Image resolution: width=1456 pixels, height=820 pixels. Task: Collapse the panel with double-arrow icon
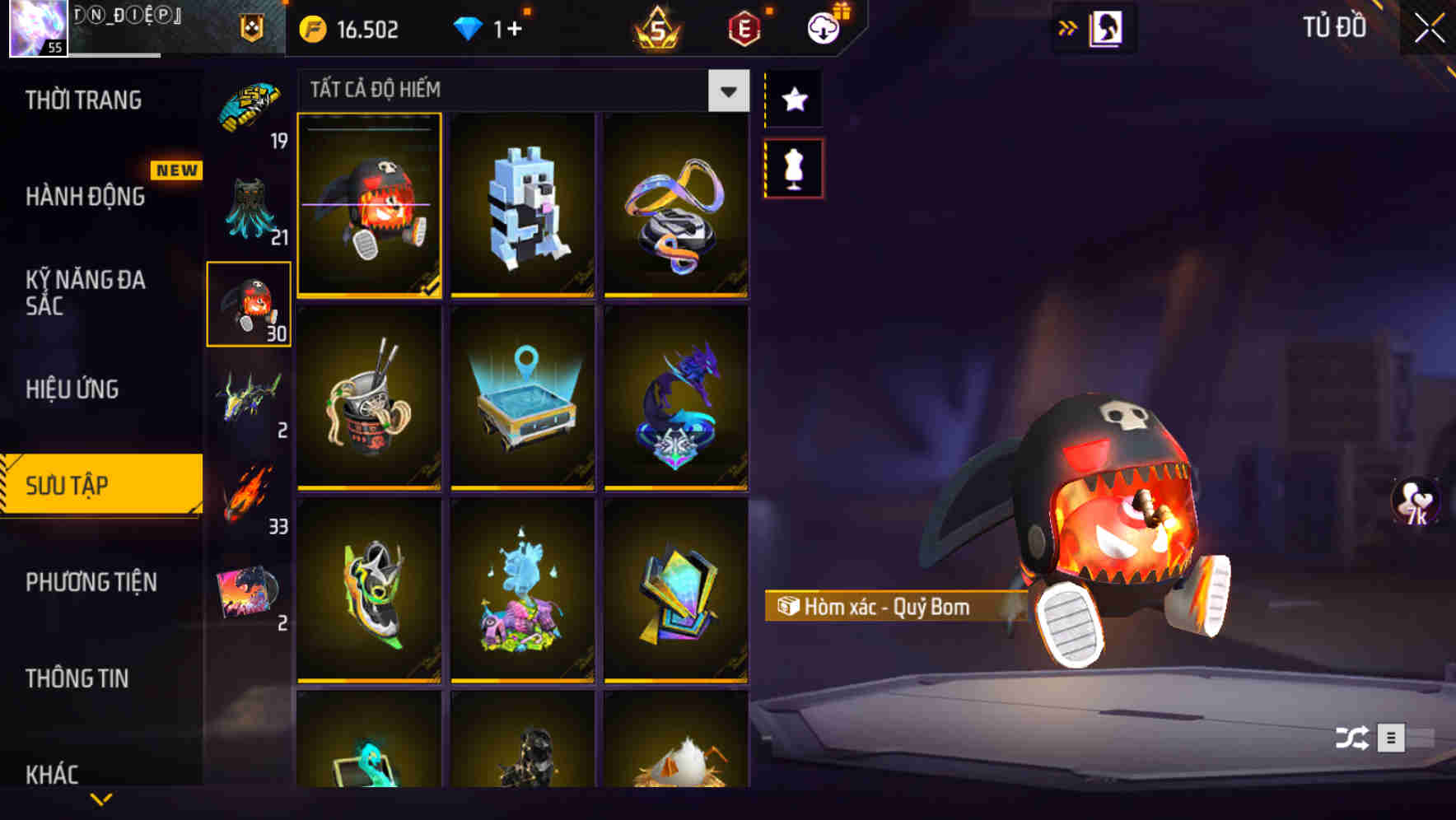coord(1066,27)
